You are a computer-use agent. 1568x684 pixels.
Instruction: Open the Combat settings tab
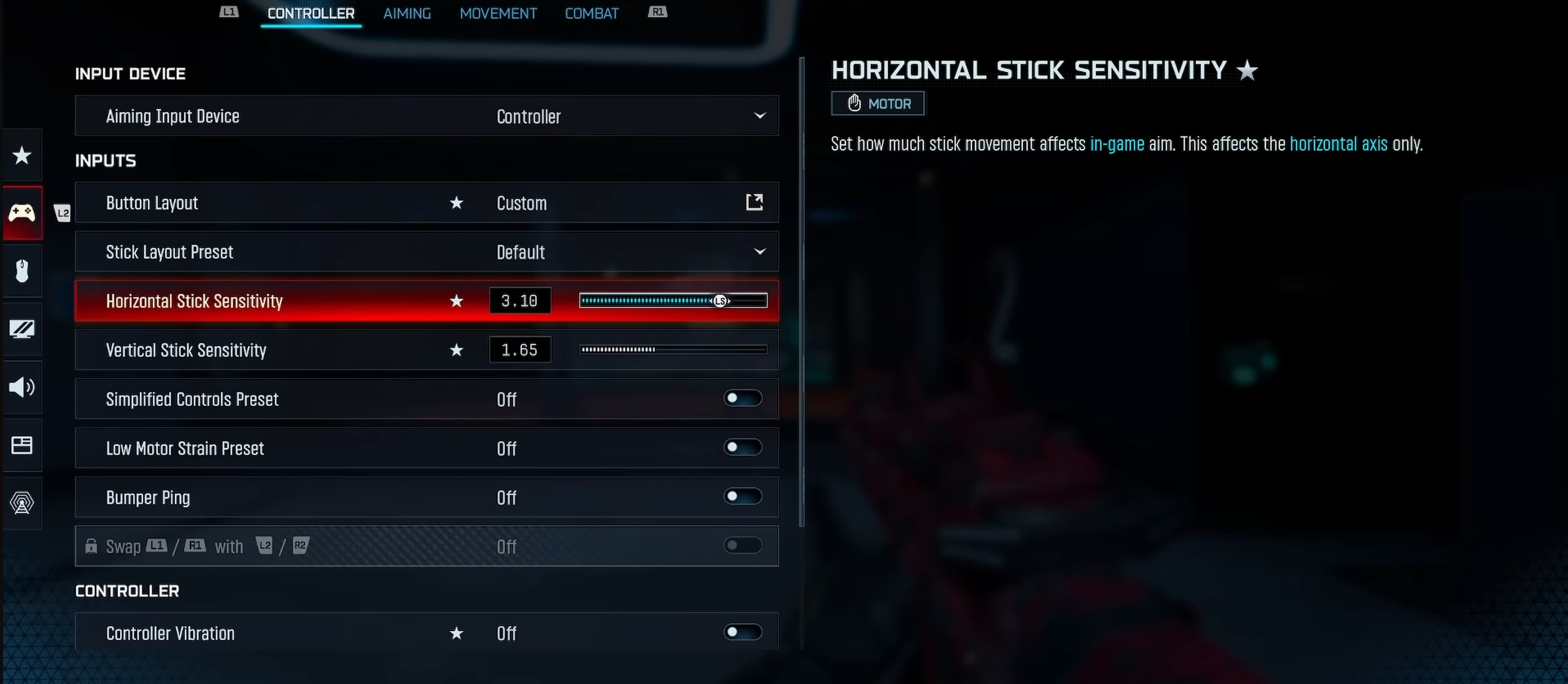coord(591,13)
